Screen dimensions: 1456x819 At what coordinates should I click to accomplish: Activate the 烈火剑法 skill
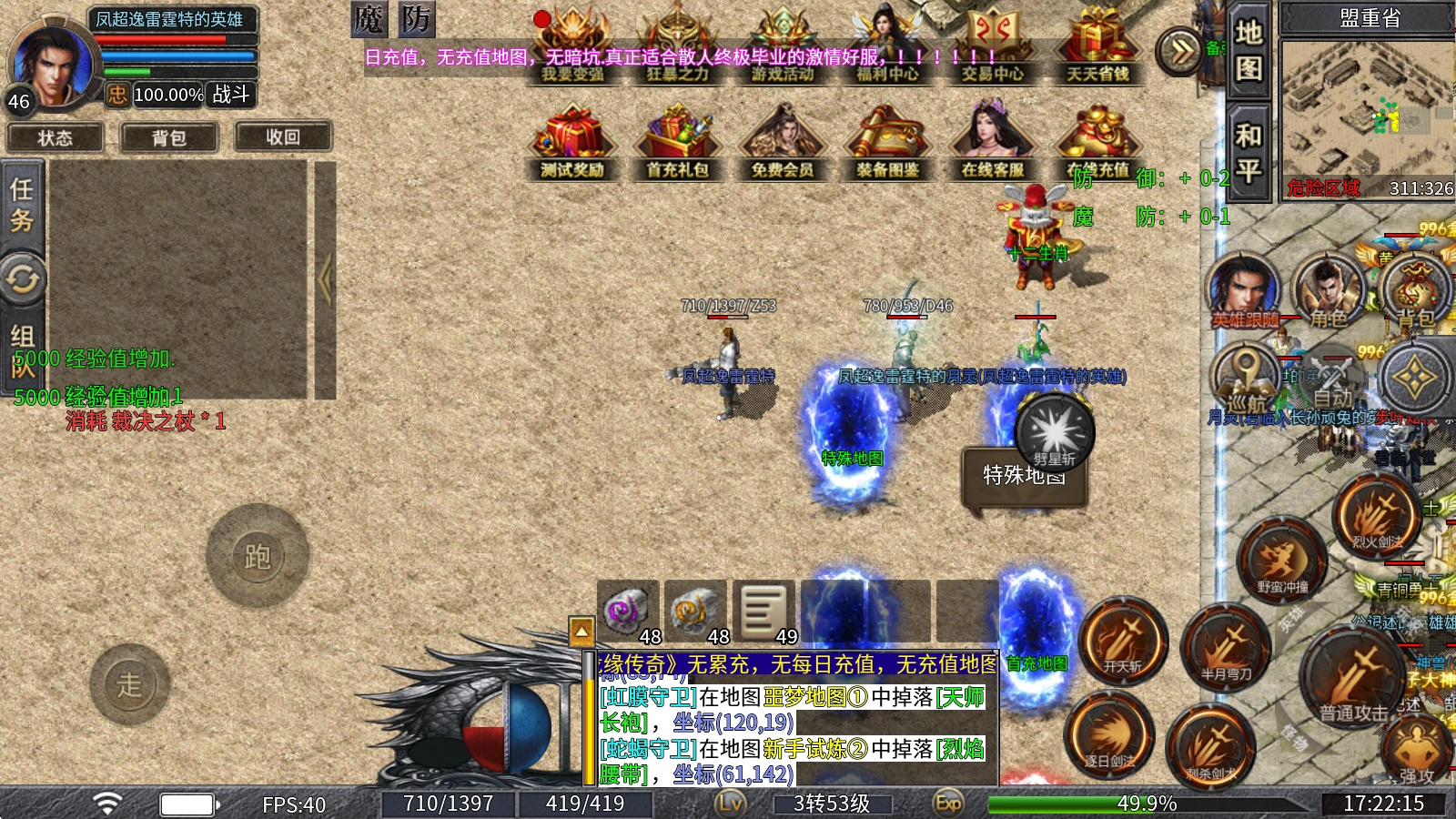(1377, 516)
